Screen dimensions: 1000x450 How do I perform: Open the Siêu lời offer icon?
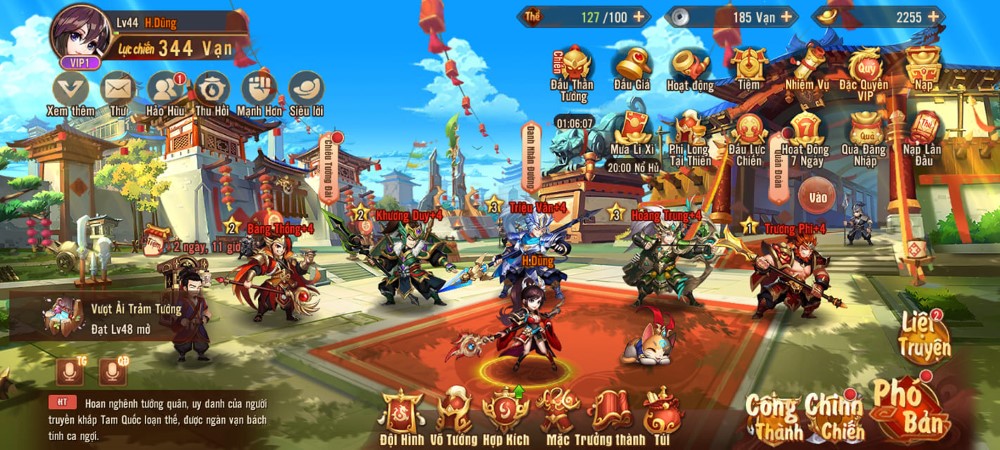coord(305,89)
